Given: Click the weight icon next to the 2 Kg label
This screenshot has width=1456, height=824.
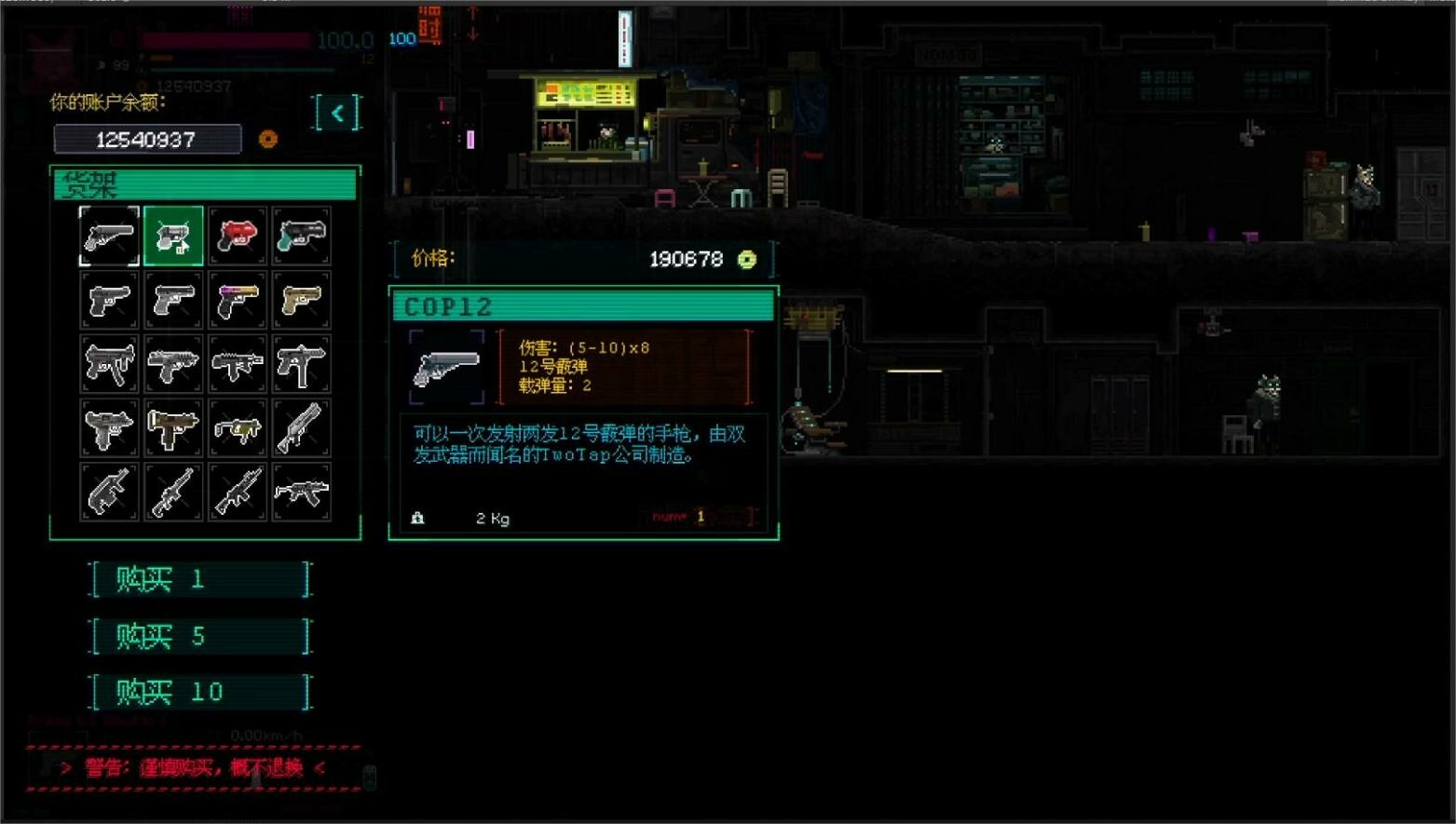Looking at the screenshot, I should [x=416, y=518].
